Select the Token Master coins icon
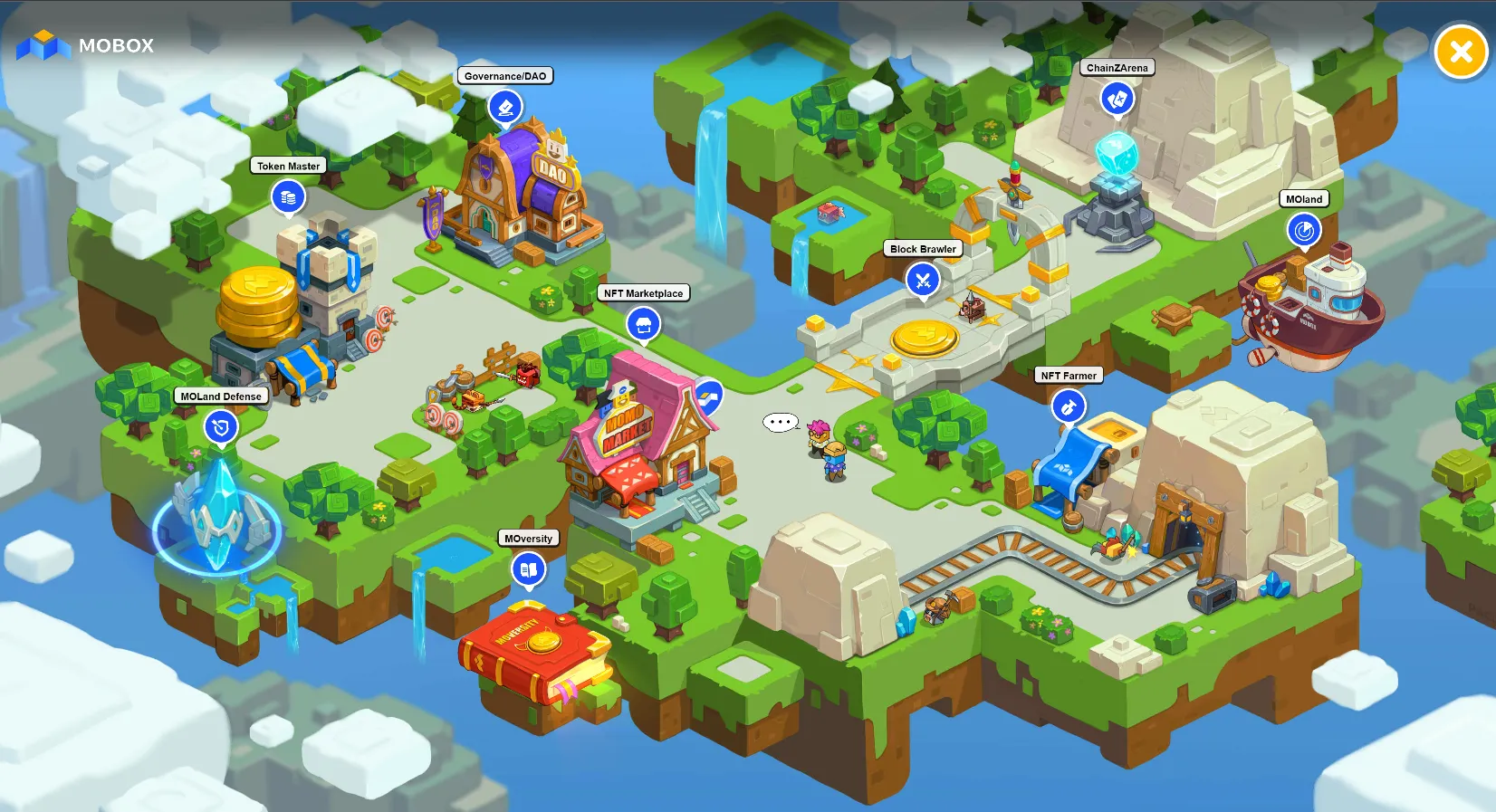1496x812 pixels. (288, 196)
